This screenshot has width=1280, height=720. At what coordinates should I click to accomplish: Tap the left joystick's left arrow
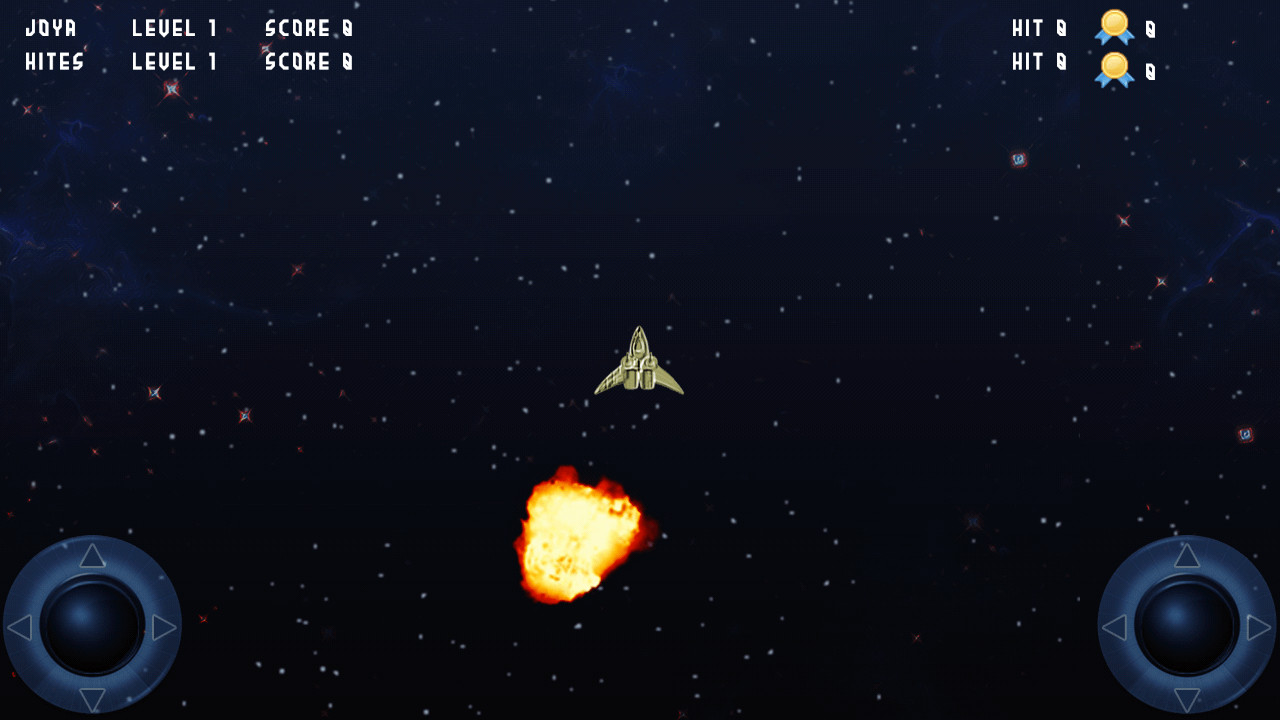(20, 628)
